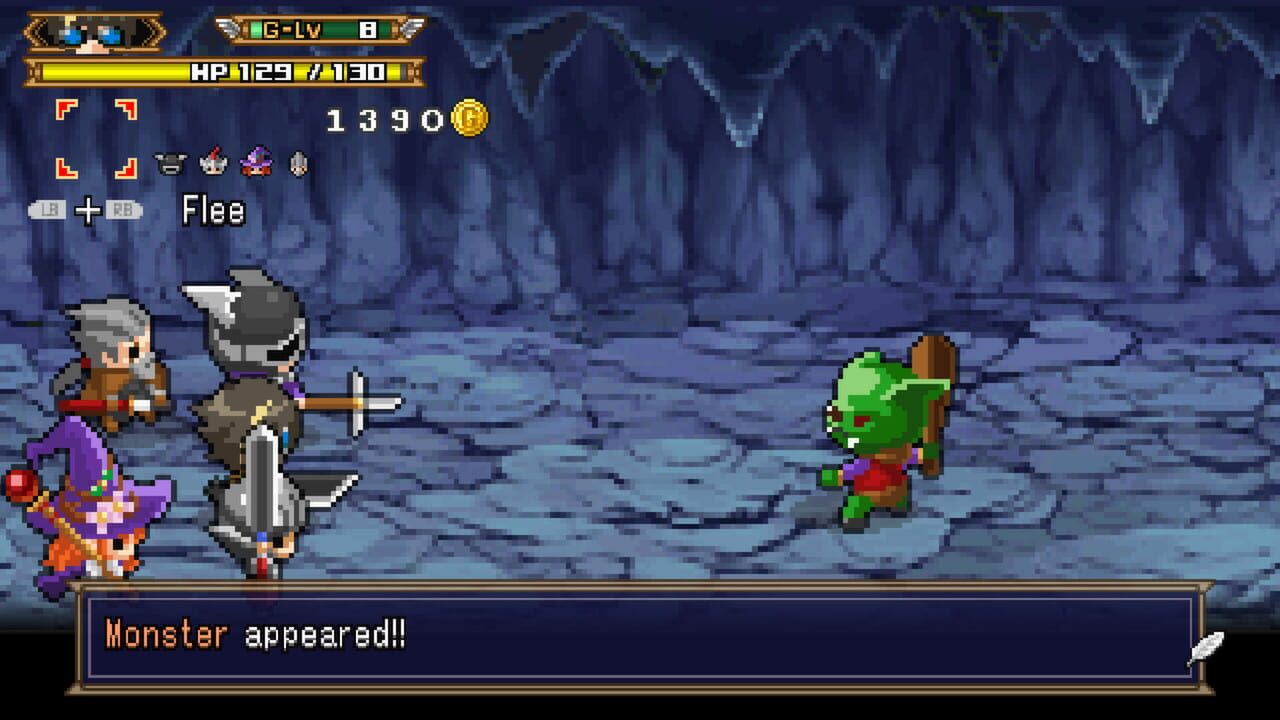
Task: Click the purple witch hat party icon
Action: coord(256,163)
